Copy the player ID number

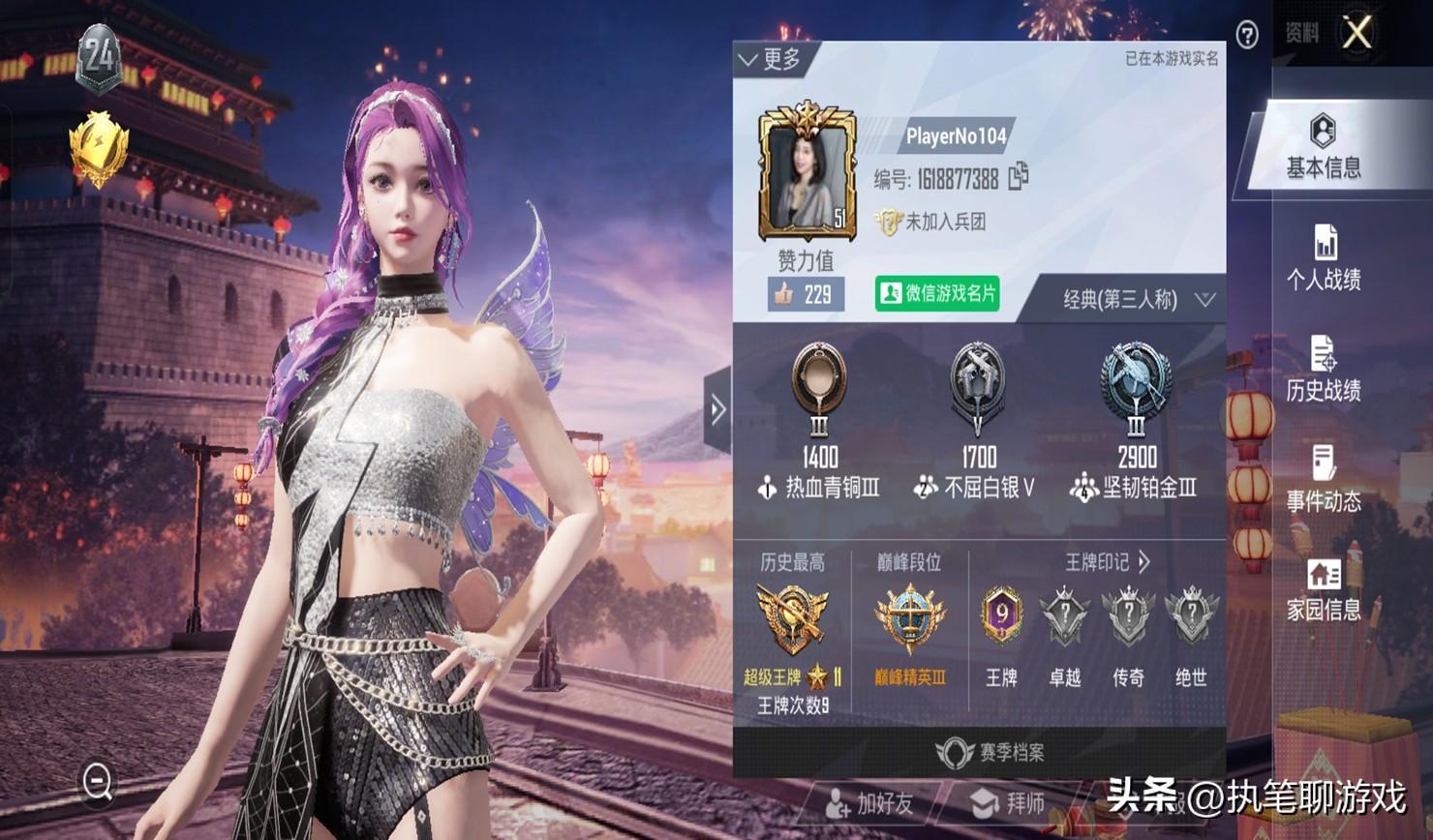click(x=1018, y=177)
